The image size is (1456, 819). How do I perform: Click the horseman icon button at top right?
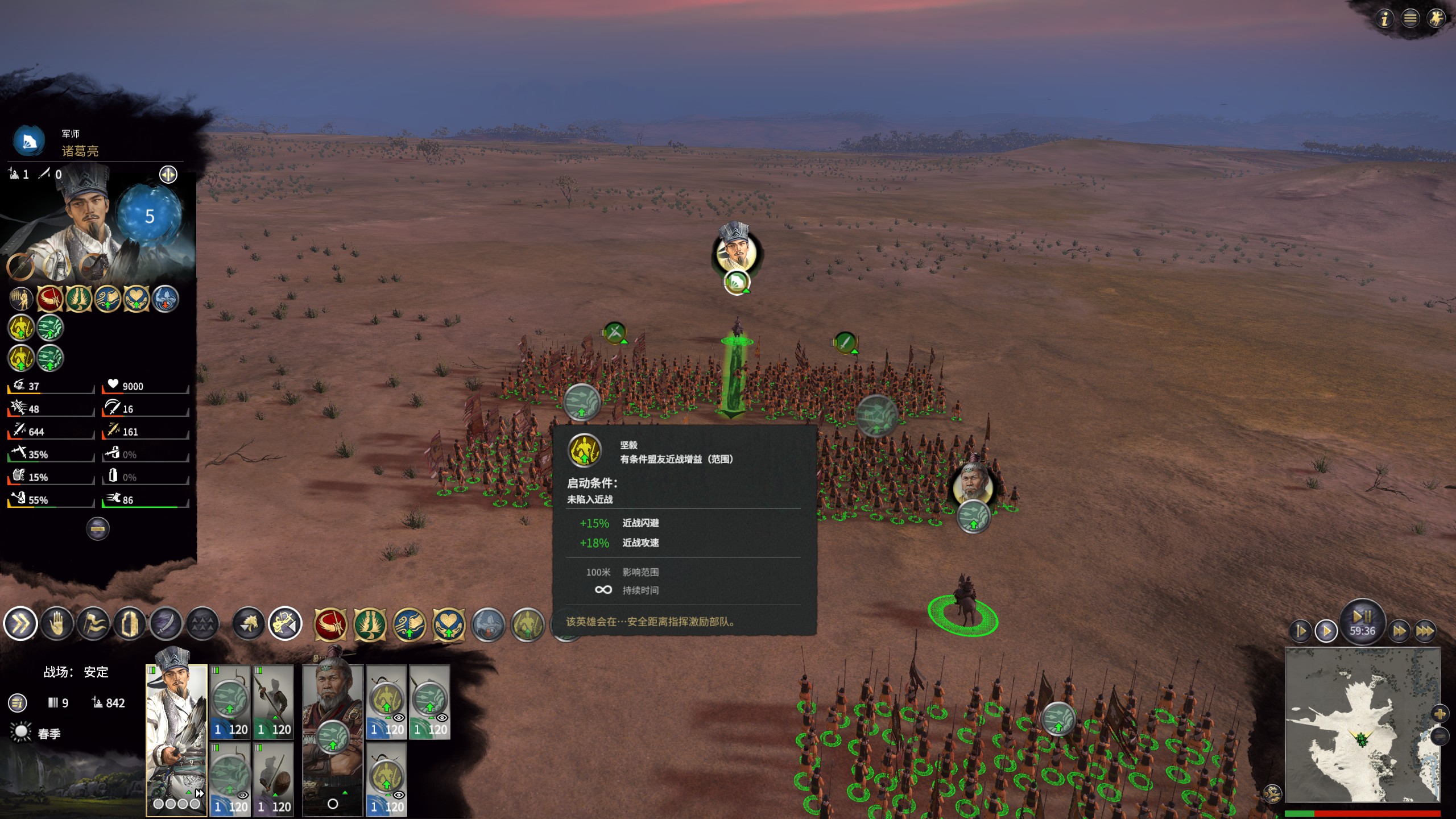(x=1436, y=19)
